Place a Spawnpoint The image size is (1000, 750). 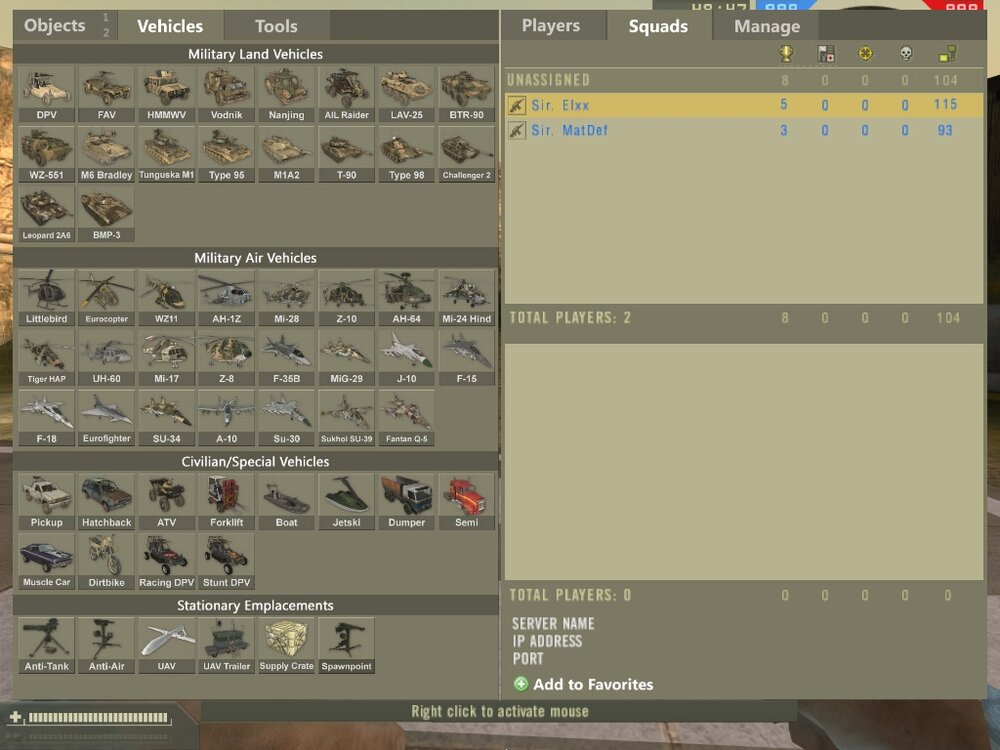[346, 646]
